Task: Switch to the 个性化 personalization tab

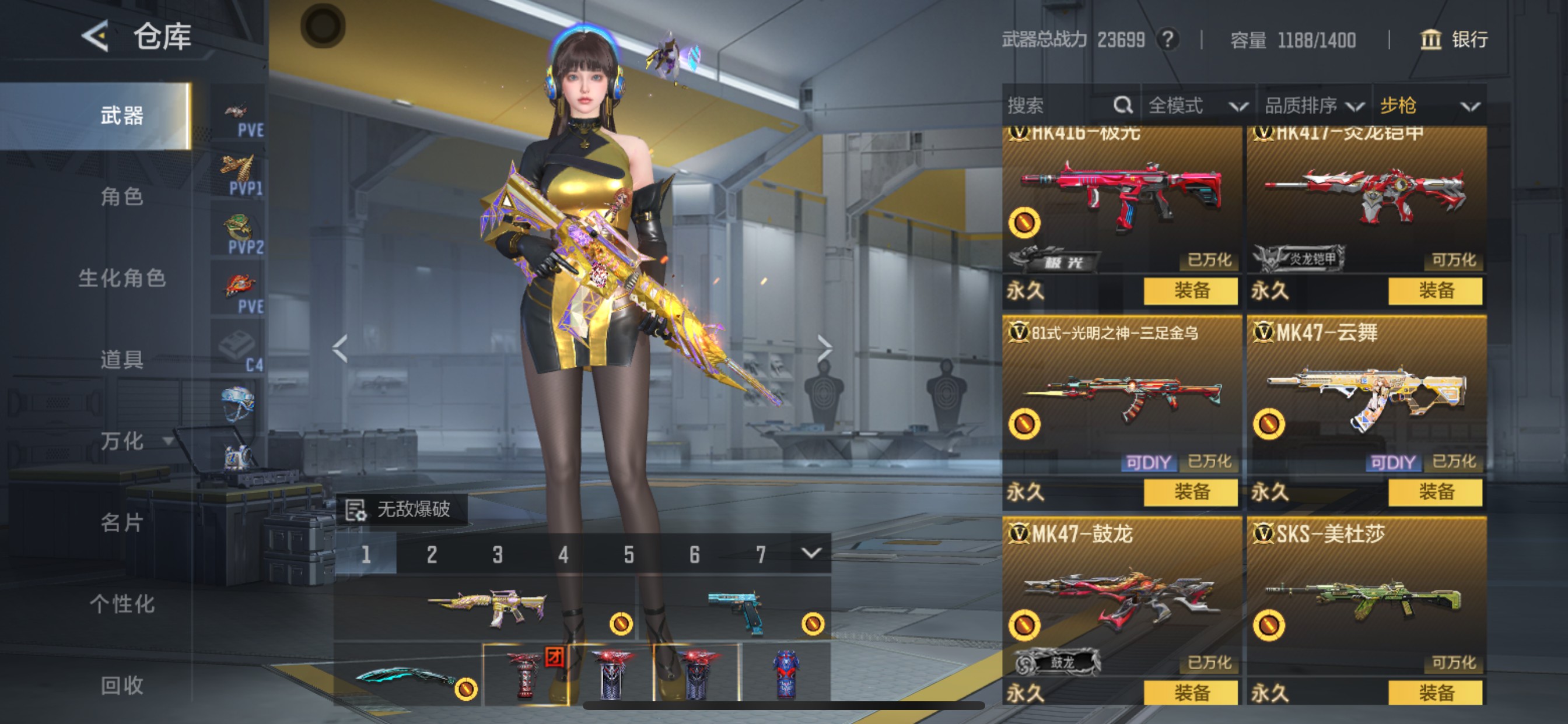Action: [x=122, y=604]
